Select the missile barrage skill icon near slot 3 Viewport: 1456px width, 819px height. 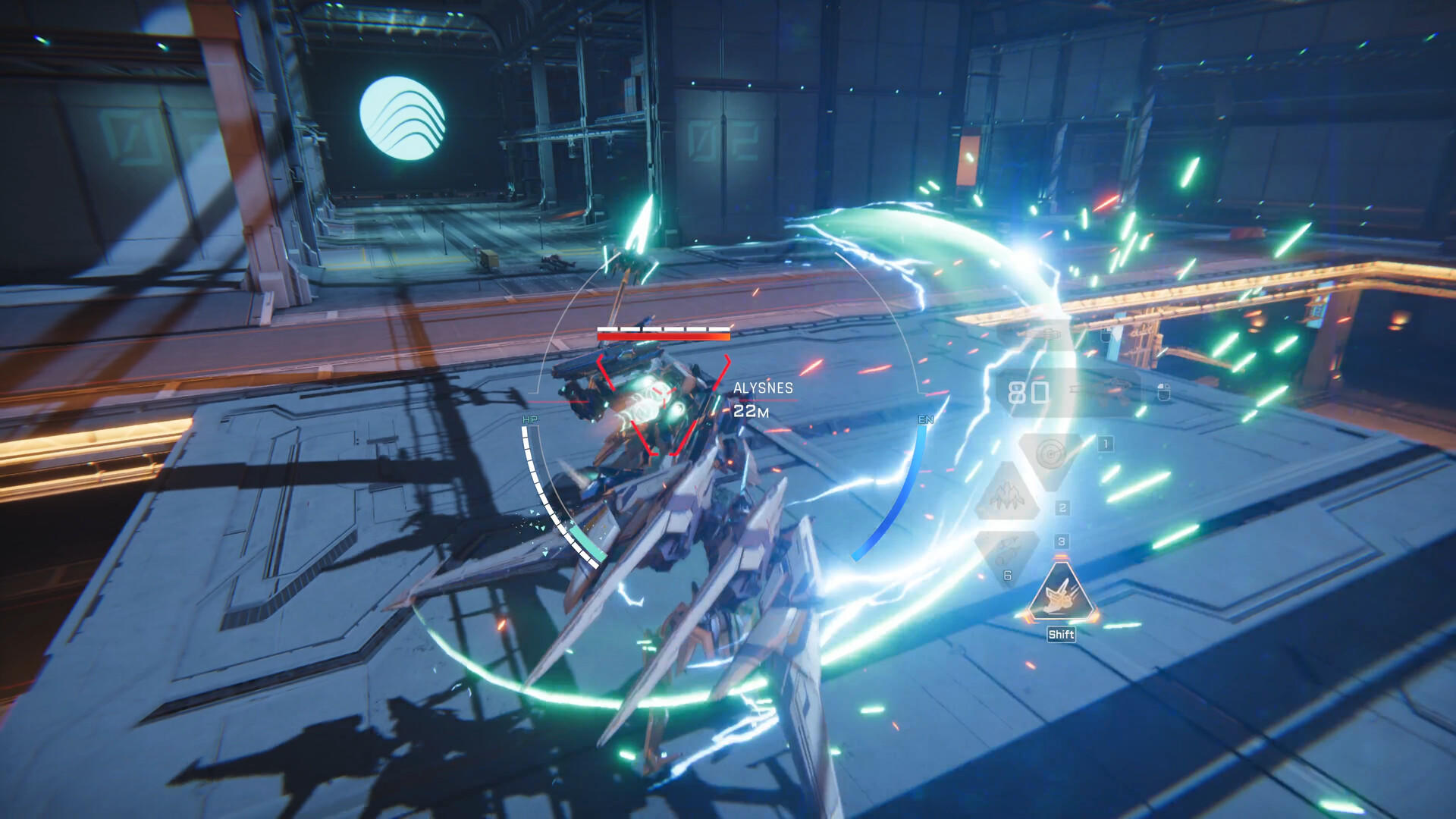pyautogui.click(x=1008, y=548)
